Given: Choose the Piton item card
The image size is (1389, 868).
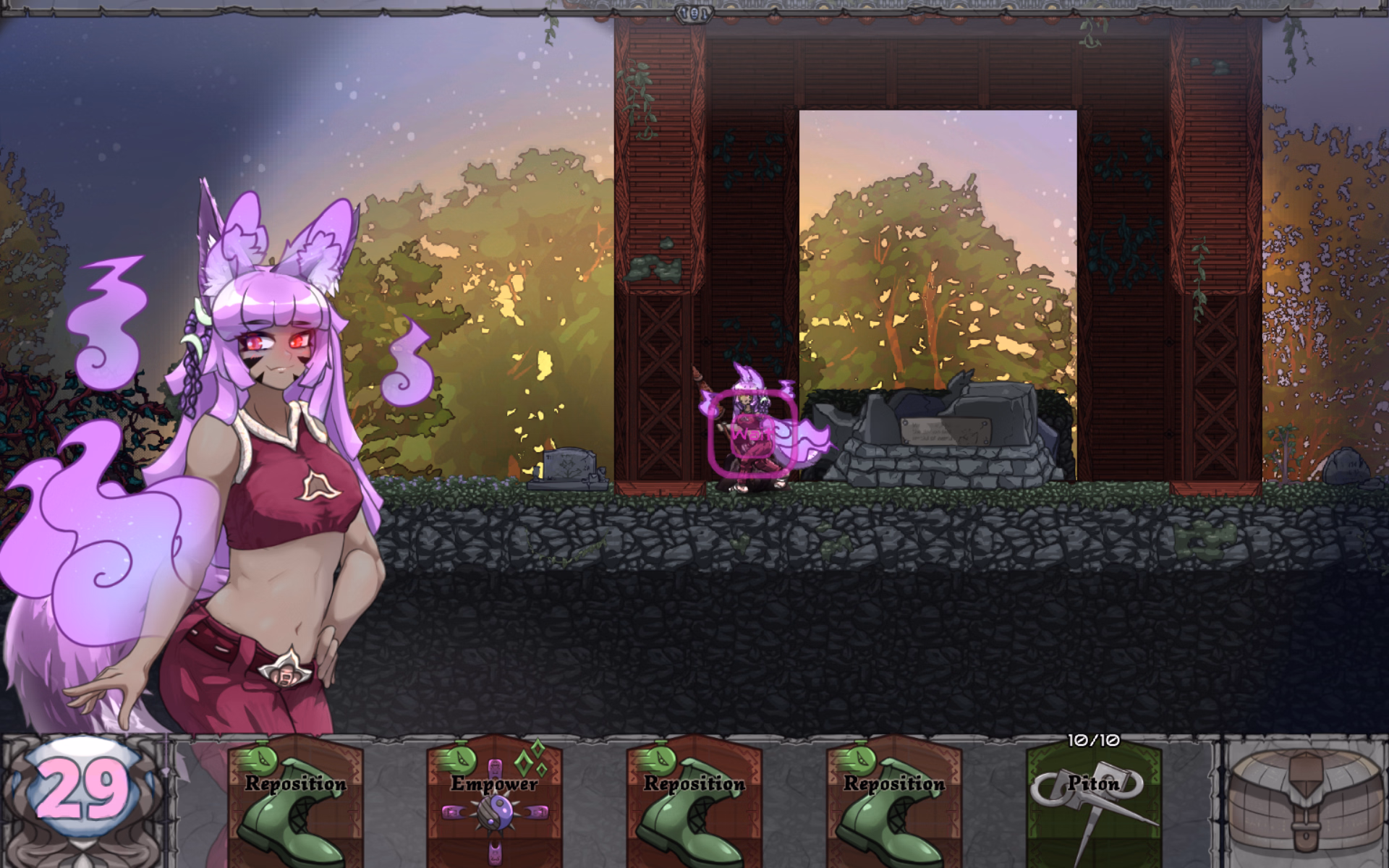Looking at the screenshot, I should pyautogui.click(x=1093, y=804).
